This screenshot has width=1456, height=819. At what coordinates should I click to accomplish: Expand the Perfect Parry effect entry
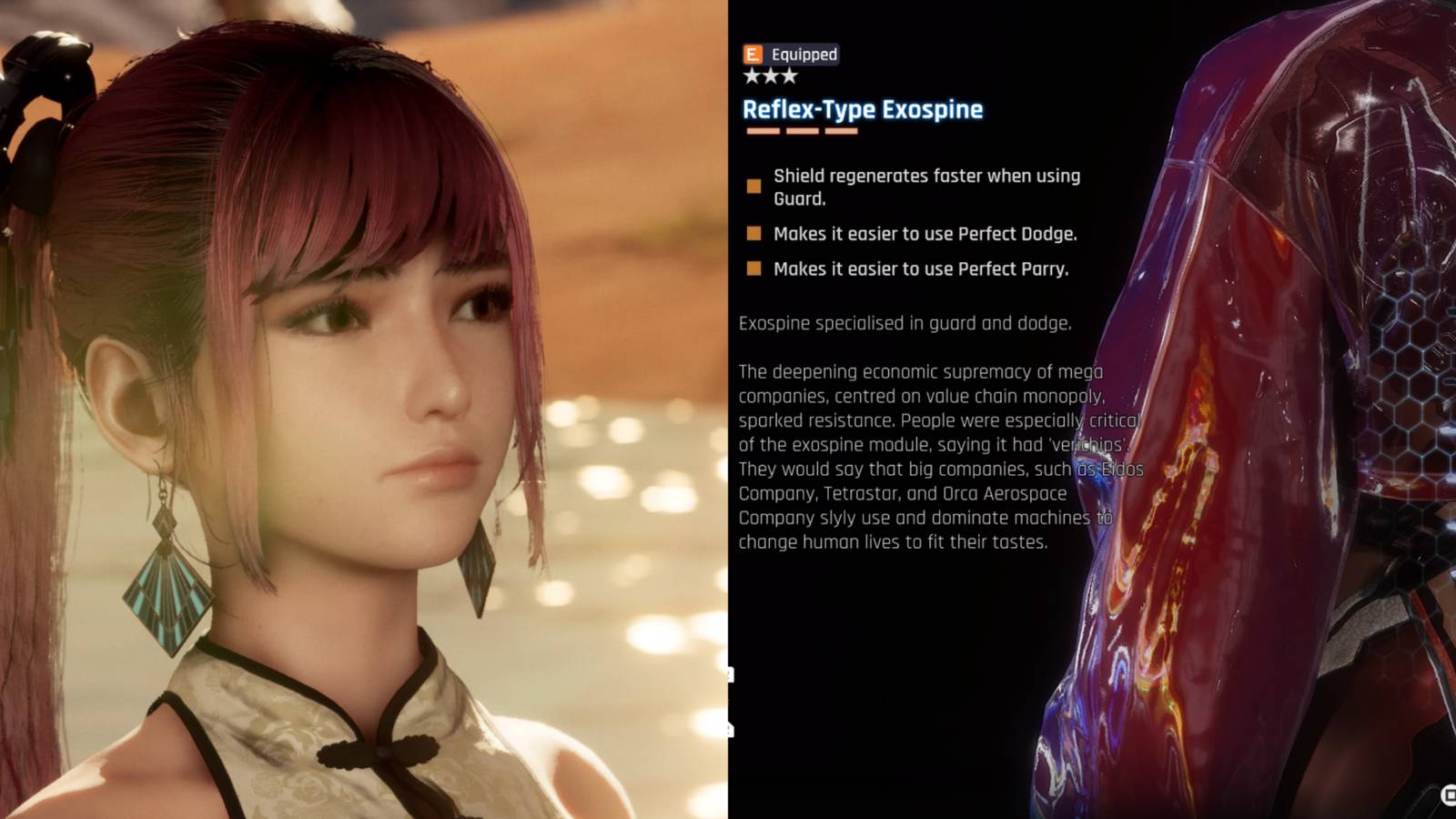(x=921, y=269)
